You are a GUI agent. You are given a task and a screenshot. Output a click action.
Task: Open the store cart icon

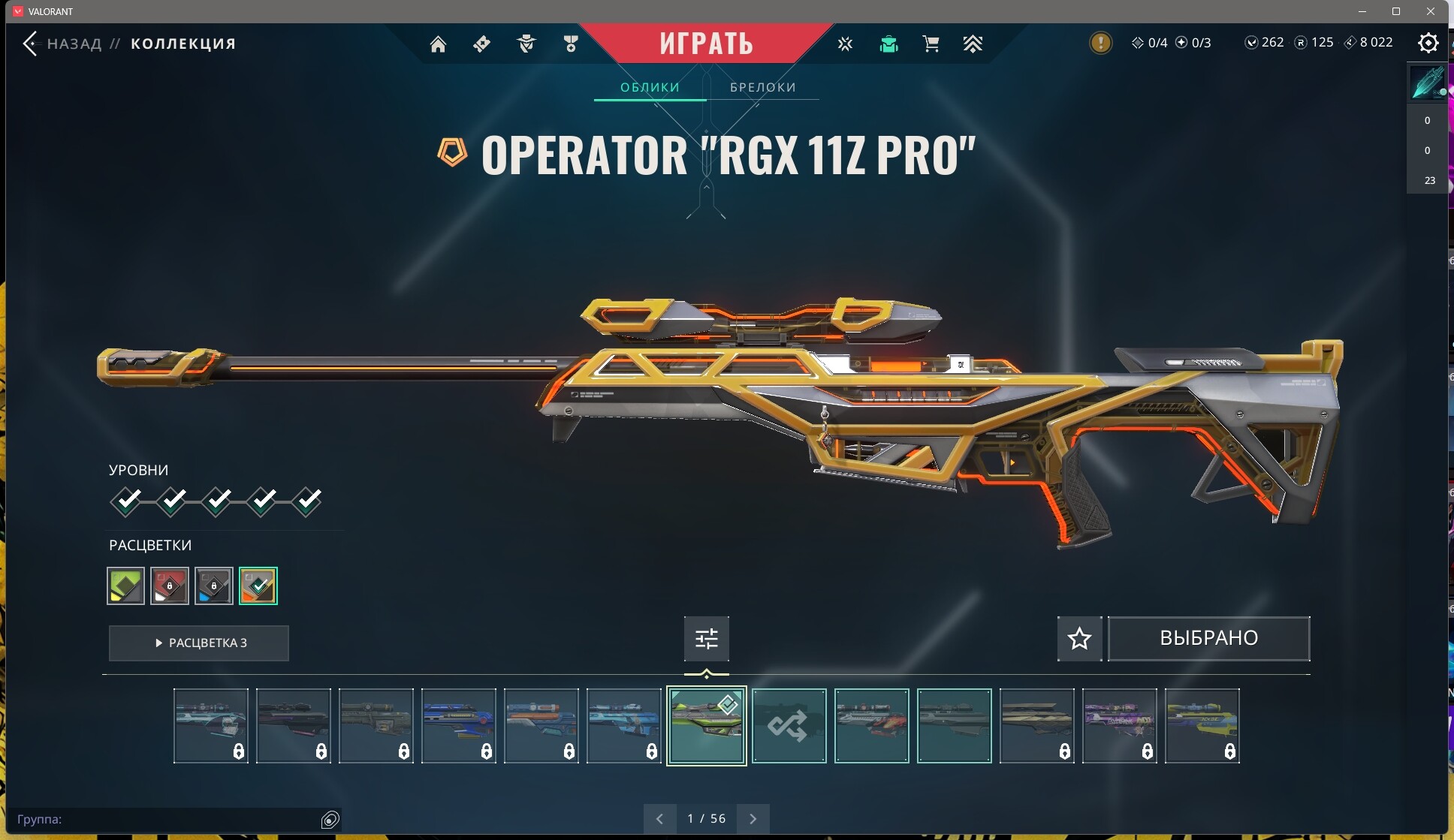point(931,44)
